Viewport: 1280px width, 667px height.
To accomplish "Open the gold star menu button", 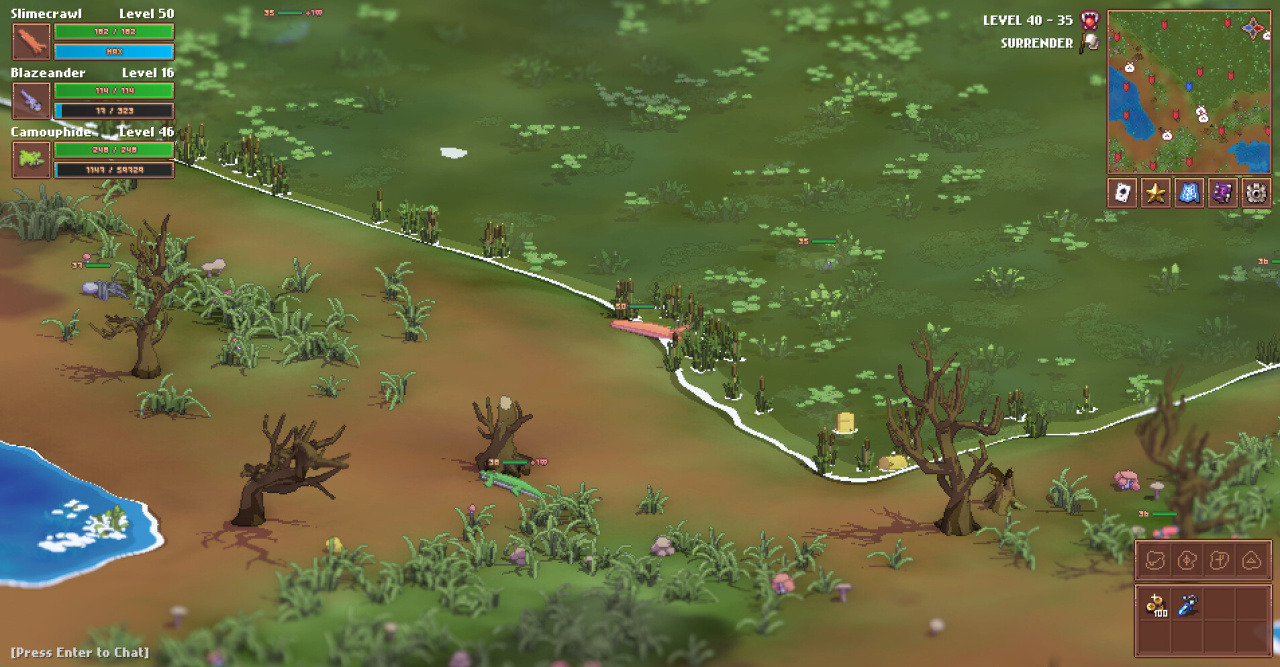I will pyautogui.click(x=1156, y=193).
